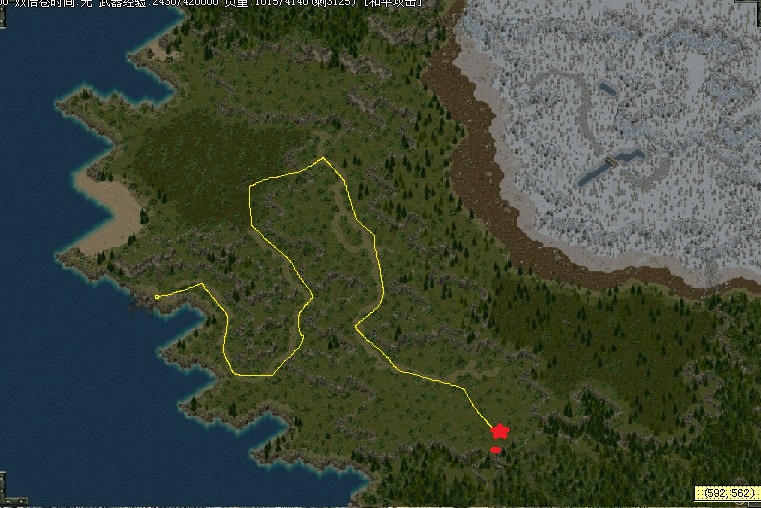Click the red star map marker
761x508 pixels.
click(x=500, y=430)
